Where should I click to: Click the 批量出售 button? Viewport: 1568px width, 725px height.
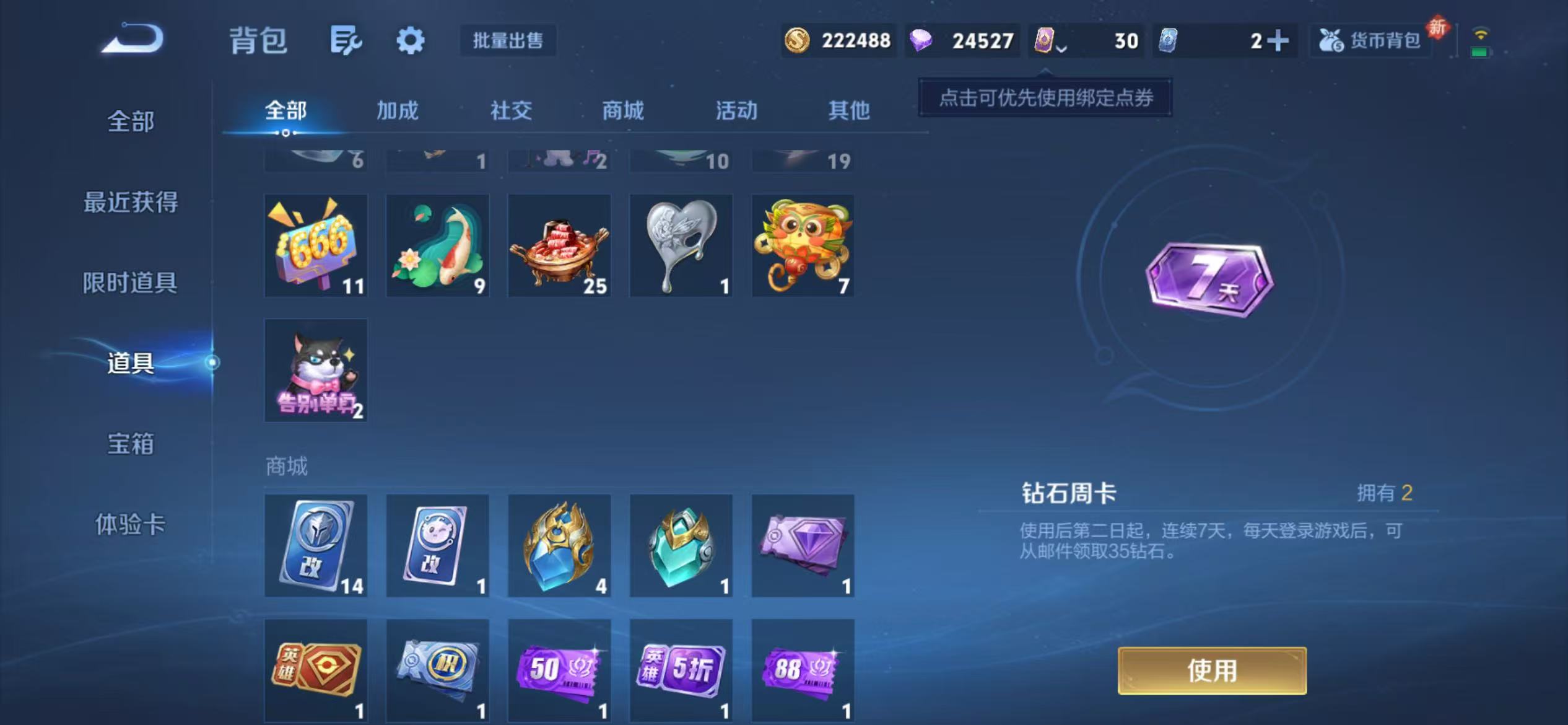(508, 40)
